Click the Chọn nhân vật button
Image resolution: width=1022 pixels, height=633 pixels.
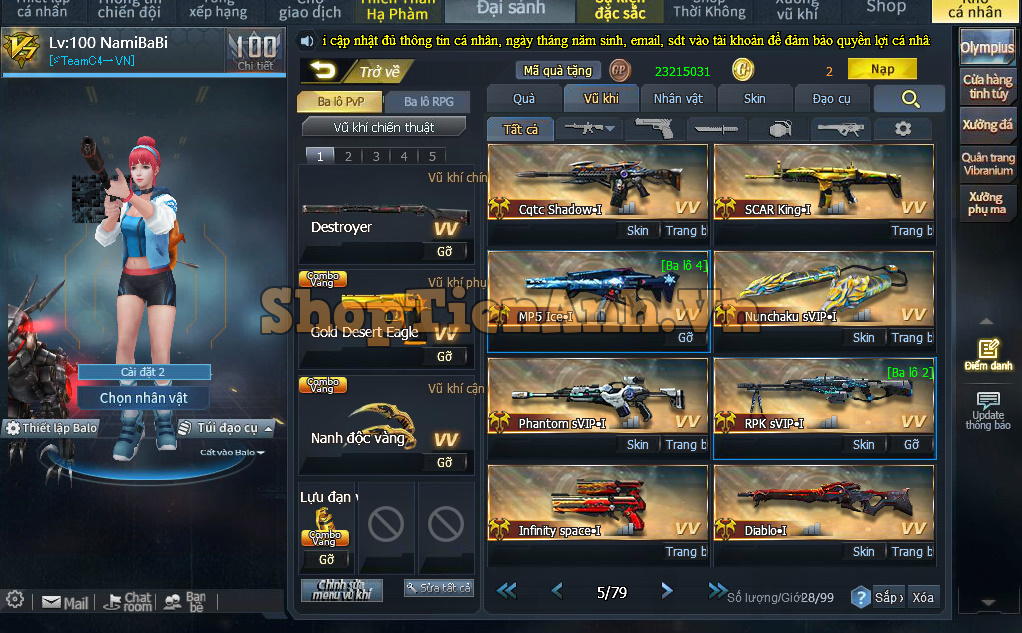coord(144,397)
